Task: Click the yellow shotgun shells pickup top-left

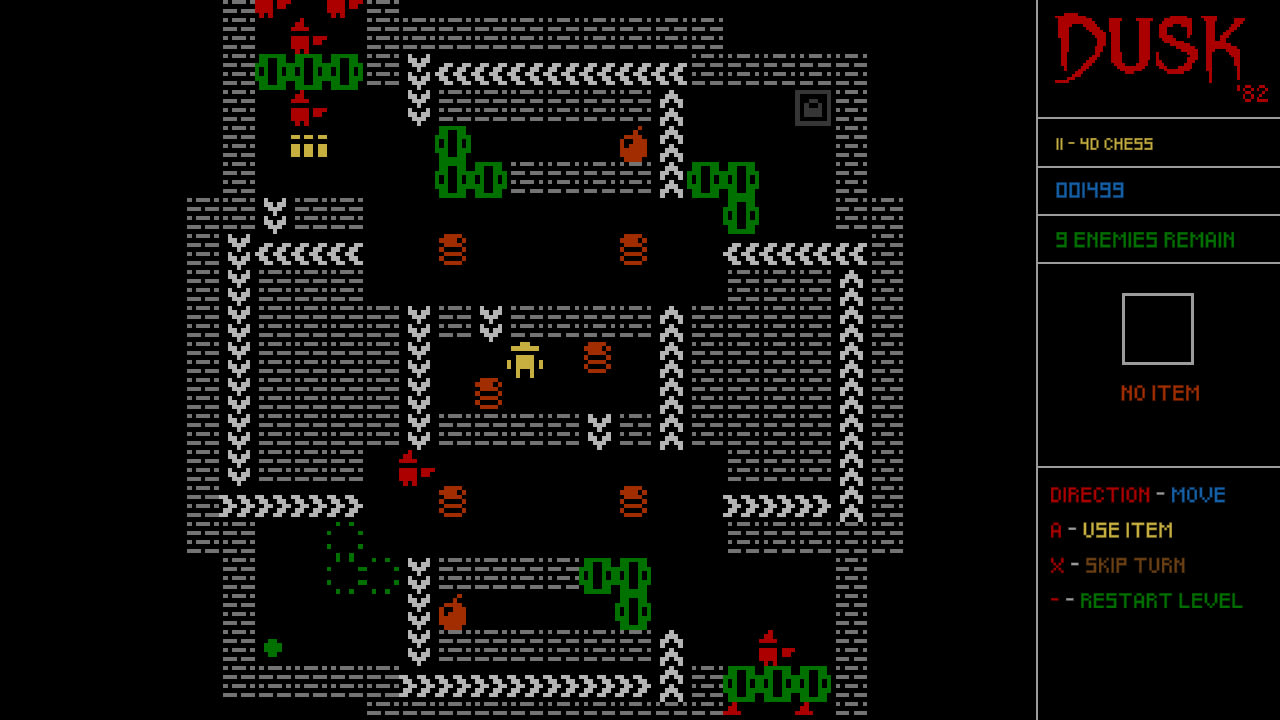Action: click(310, 146)
